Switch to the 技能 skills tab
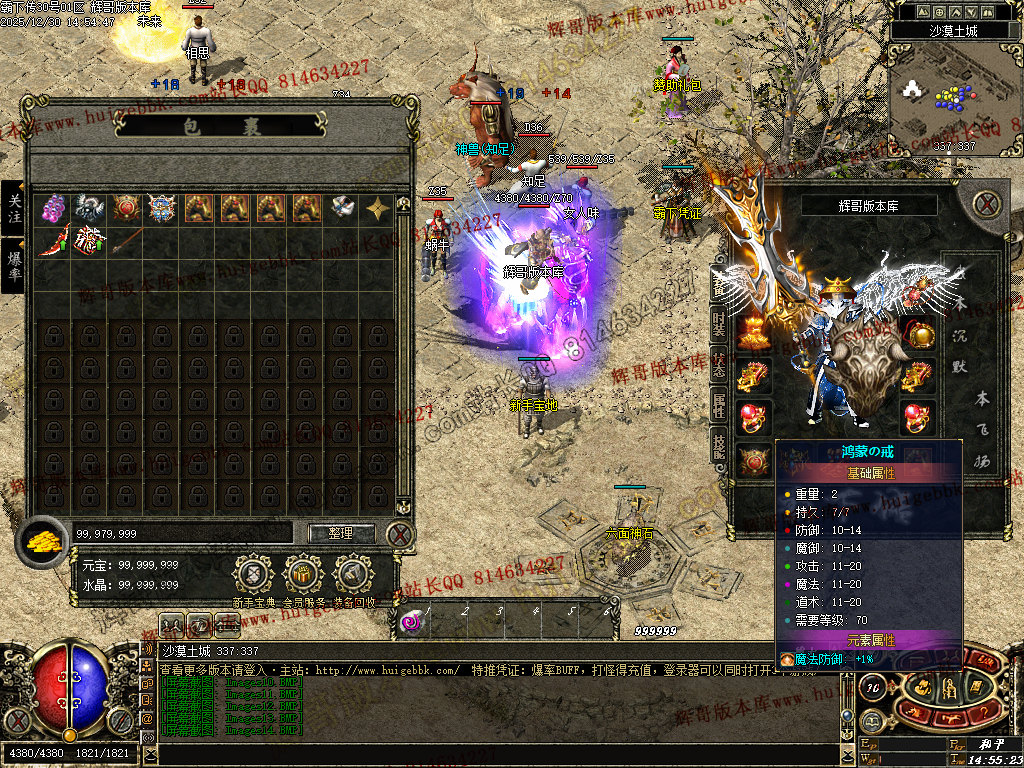 (x=719, y=446)
